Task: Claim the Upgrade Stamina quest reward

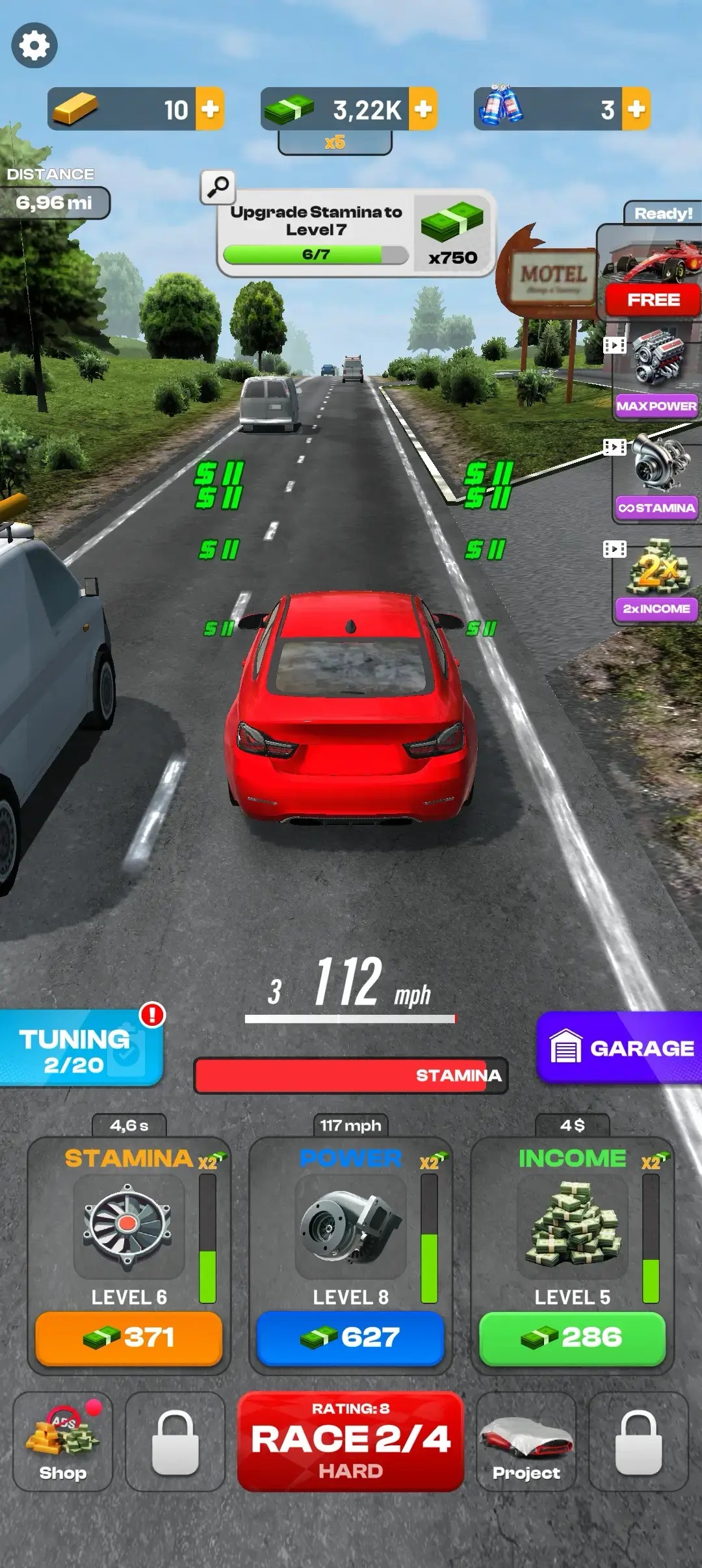Action: click(x=453, y=233)
